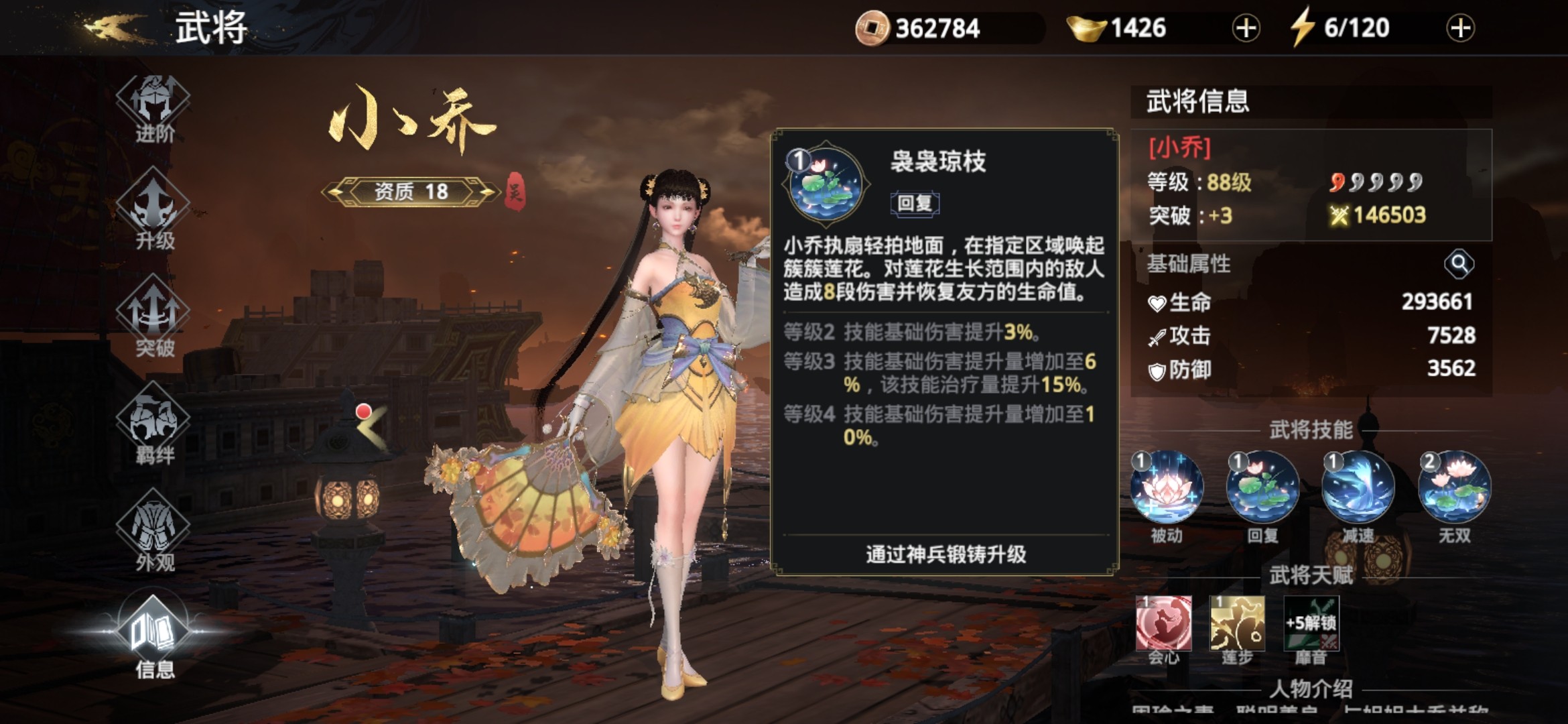This screenshot has width=1568, height=724.
Task: Open the 进阶 advancement tab
Action: (x=153, y=107)
